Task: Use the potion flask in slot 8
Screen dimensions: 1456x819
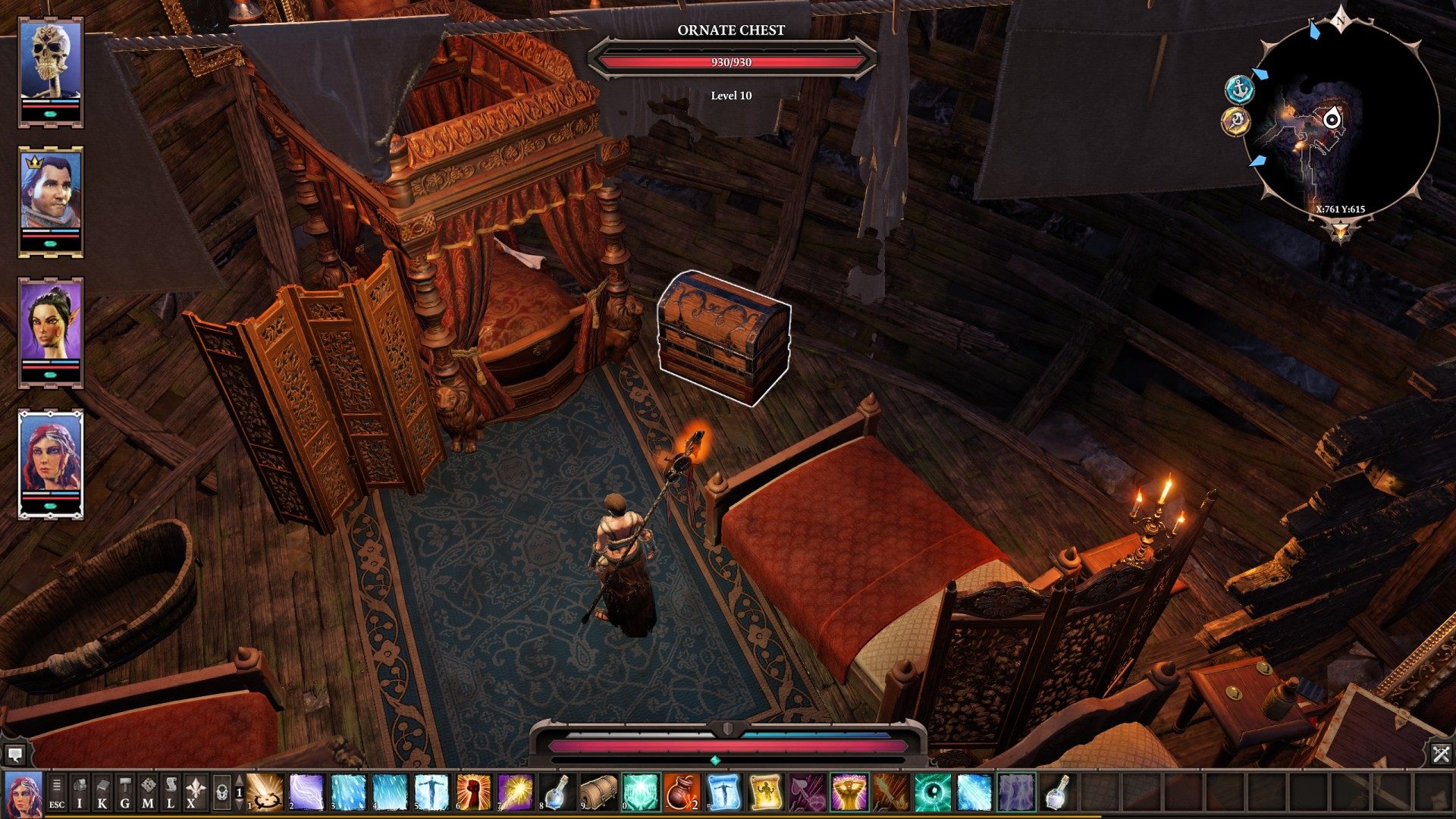Action: pyautogui.click(x=557, y=792)
